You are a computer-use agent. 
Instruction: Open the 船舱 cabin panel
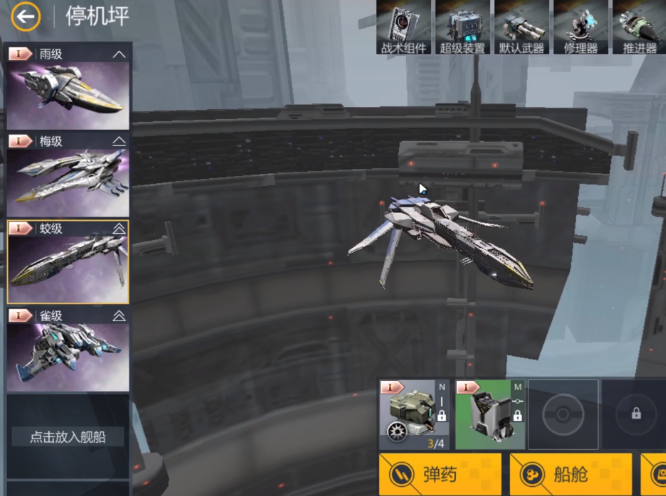coord(570,475)
